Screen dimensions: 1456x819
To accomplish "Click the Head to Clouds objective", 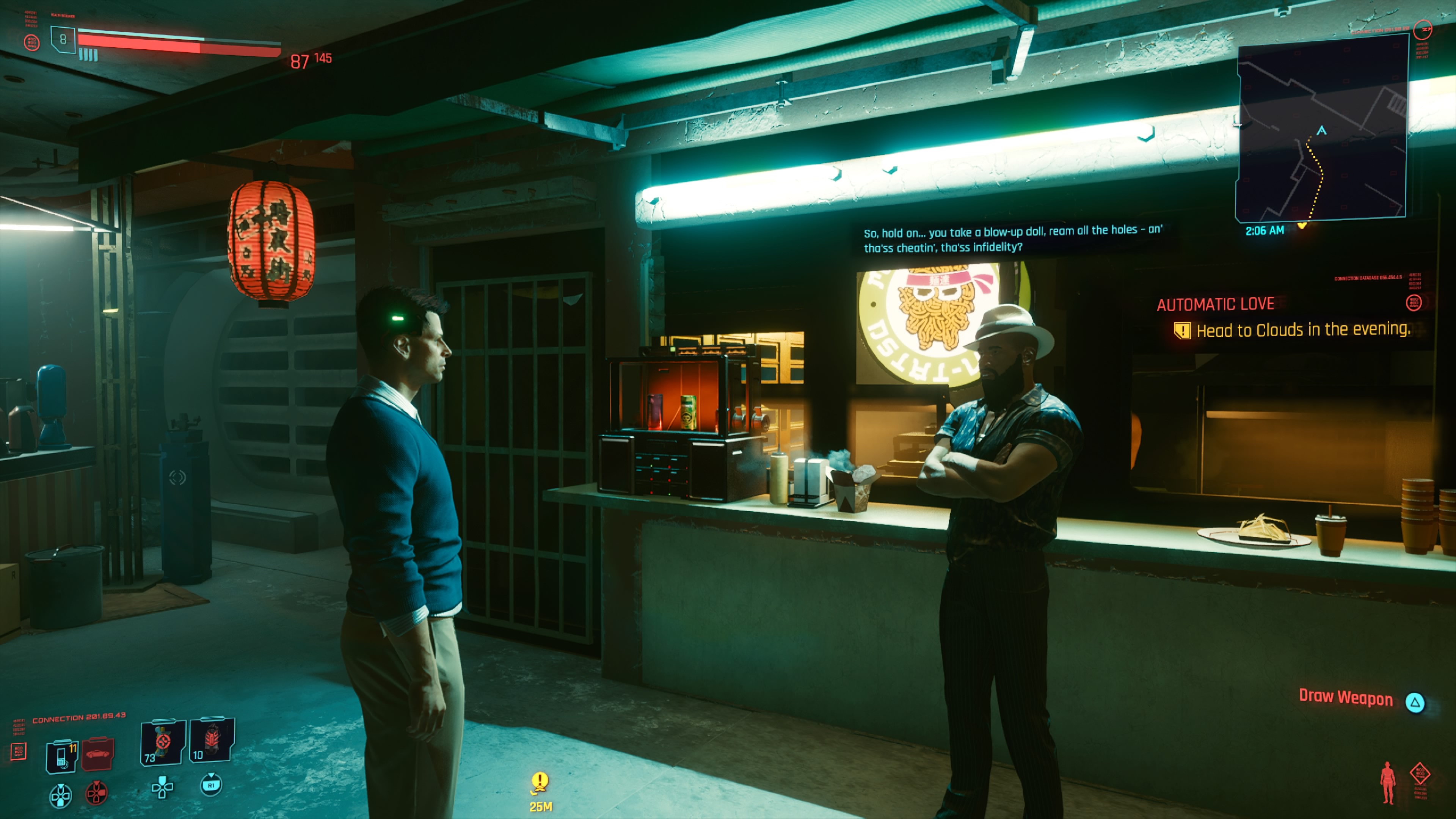I will point(1302,330).
